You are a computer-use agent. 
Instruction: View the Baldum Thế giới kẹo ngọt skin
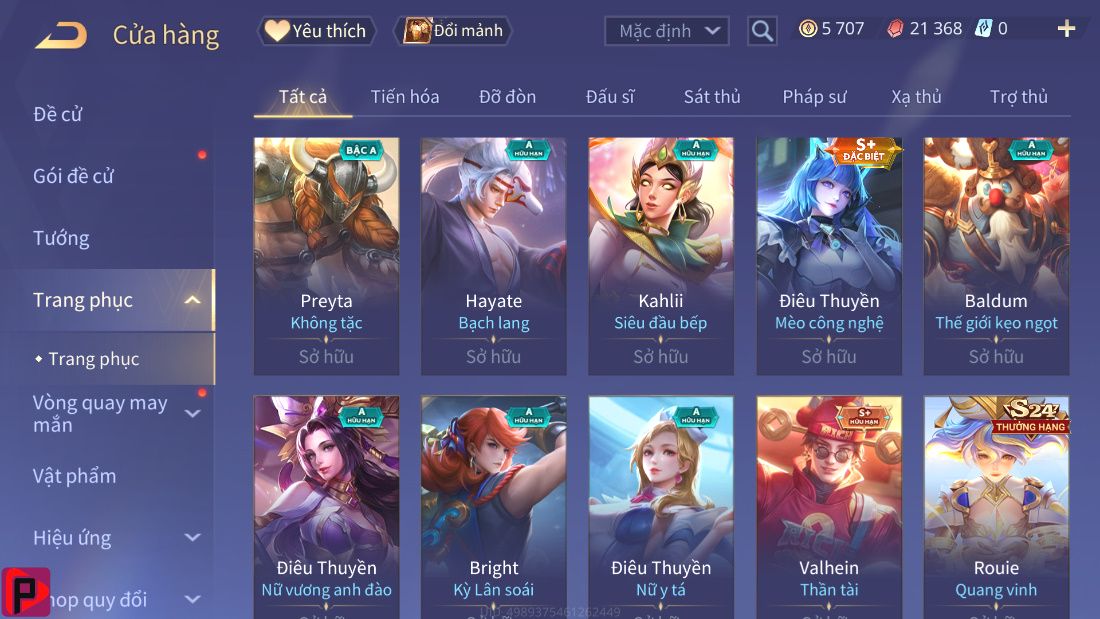click(996, 255)
